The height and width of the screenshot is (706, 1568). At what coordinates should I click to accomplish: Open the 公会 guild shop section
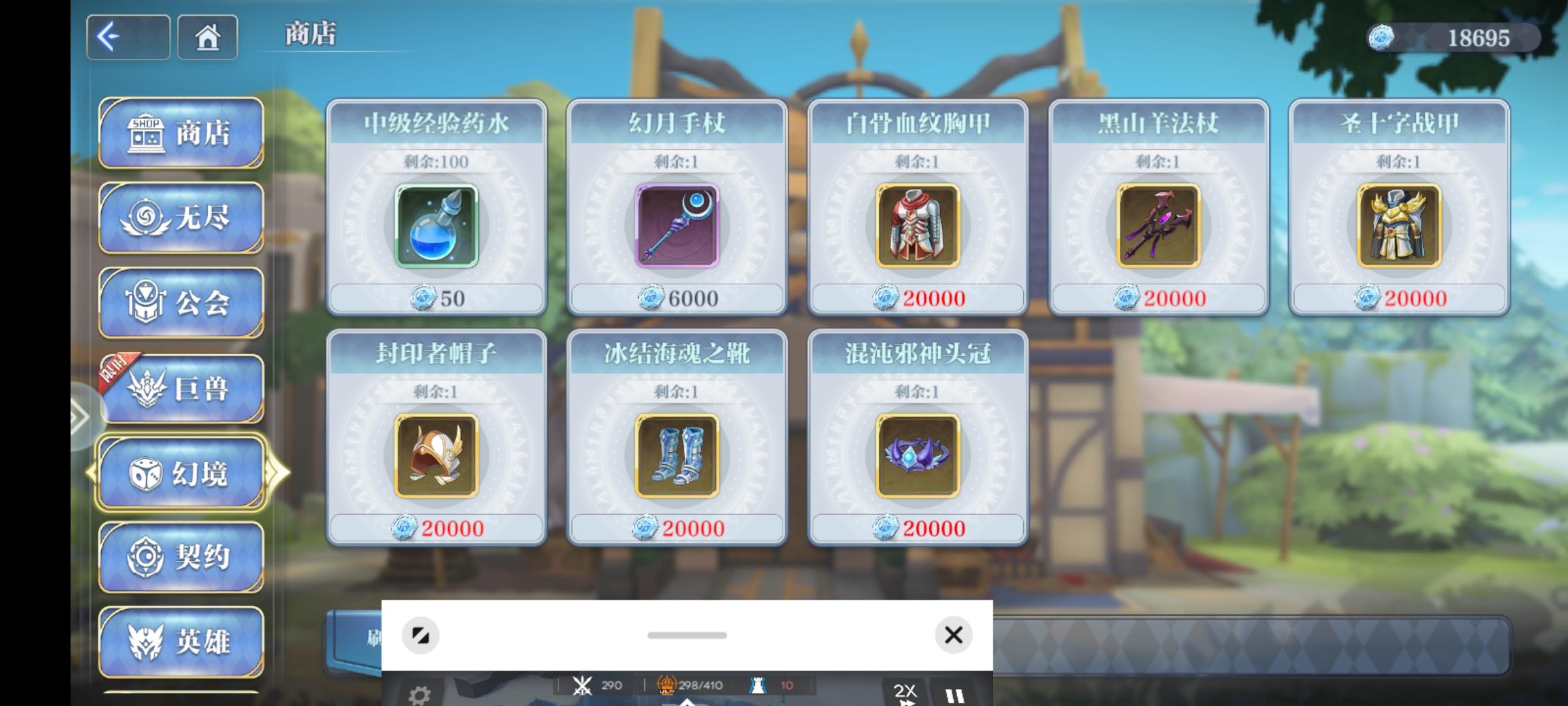pos(181,302)
